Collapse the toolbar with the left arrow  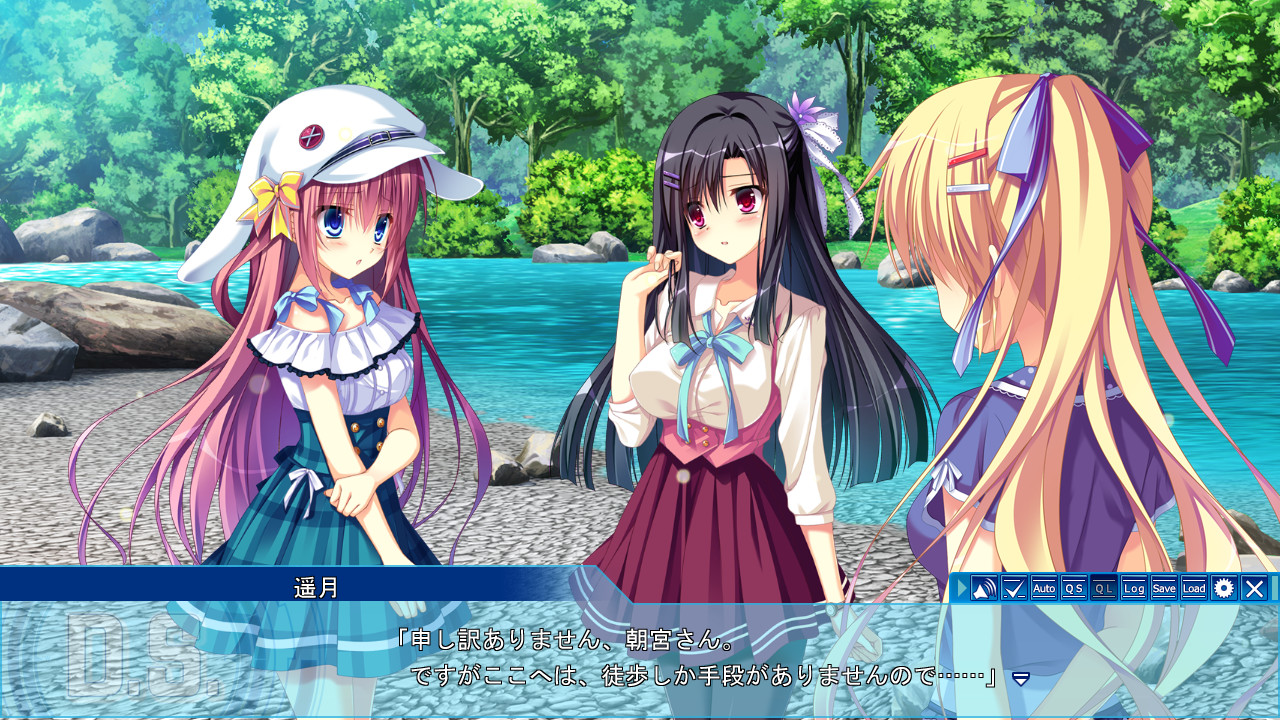[960, 589]
